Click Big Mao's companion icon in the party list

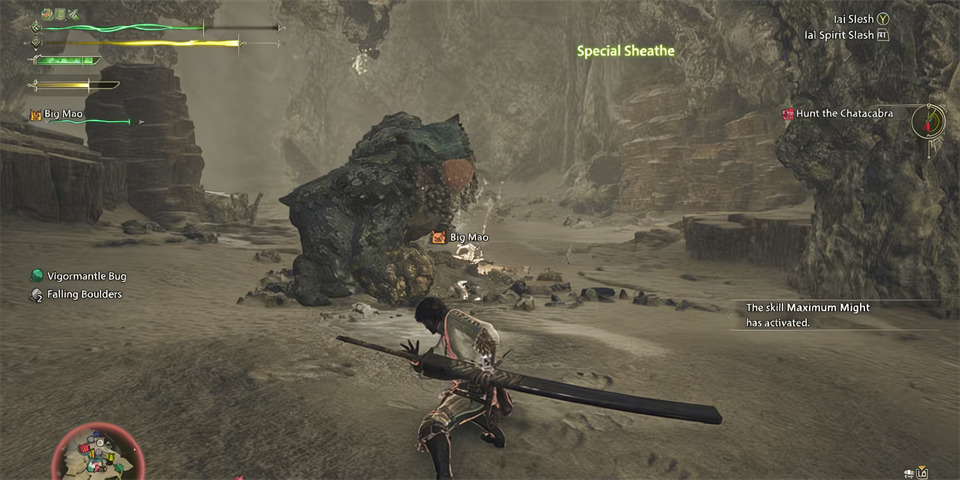(x=36, y=115)
